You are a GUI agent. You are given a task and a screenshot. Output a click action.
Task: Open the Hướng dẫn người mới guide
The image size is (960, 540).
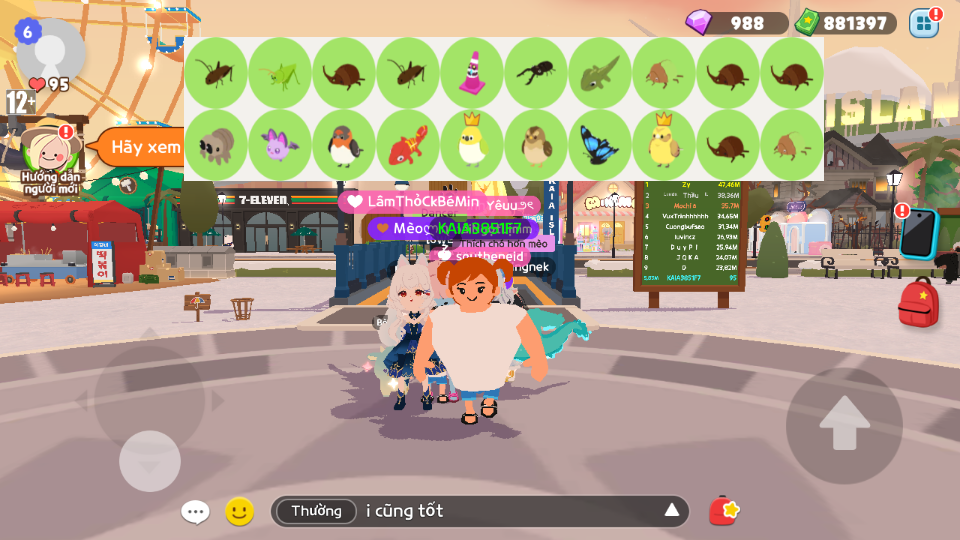pos(50,153)
